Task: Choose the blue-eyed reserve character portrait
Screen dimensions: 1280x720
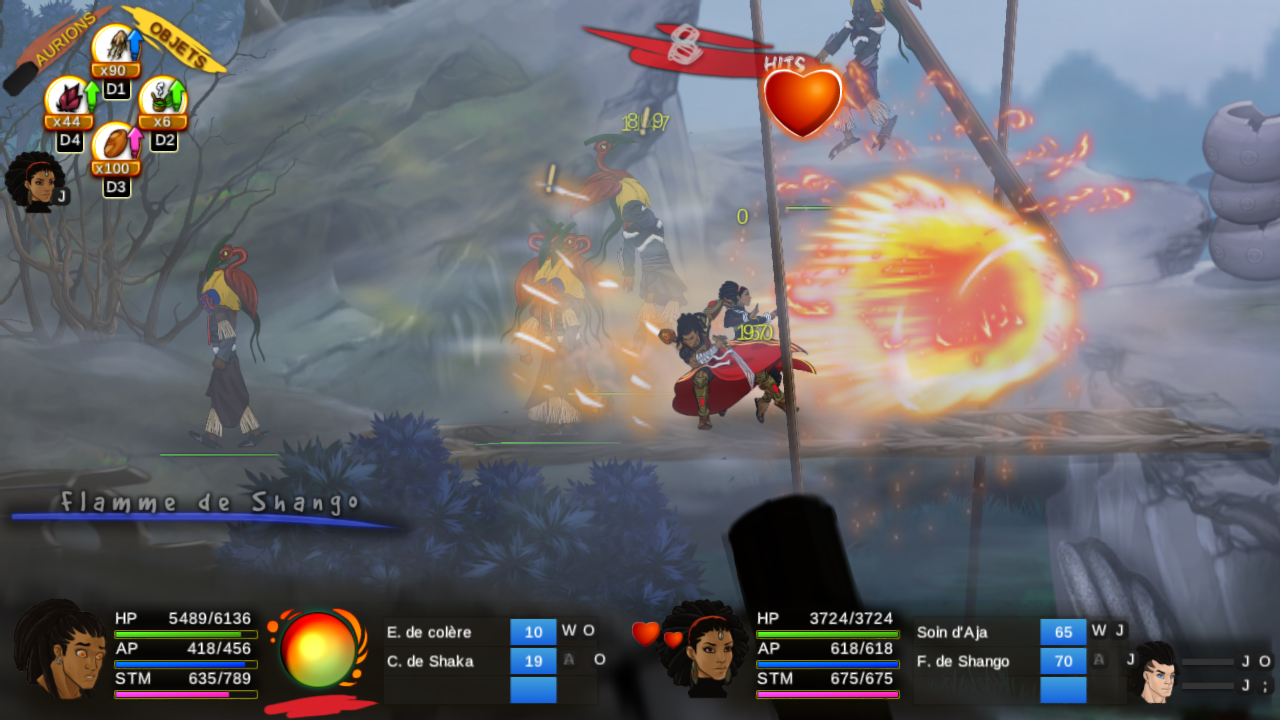Action: click(1153, 671)
